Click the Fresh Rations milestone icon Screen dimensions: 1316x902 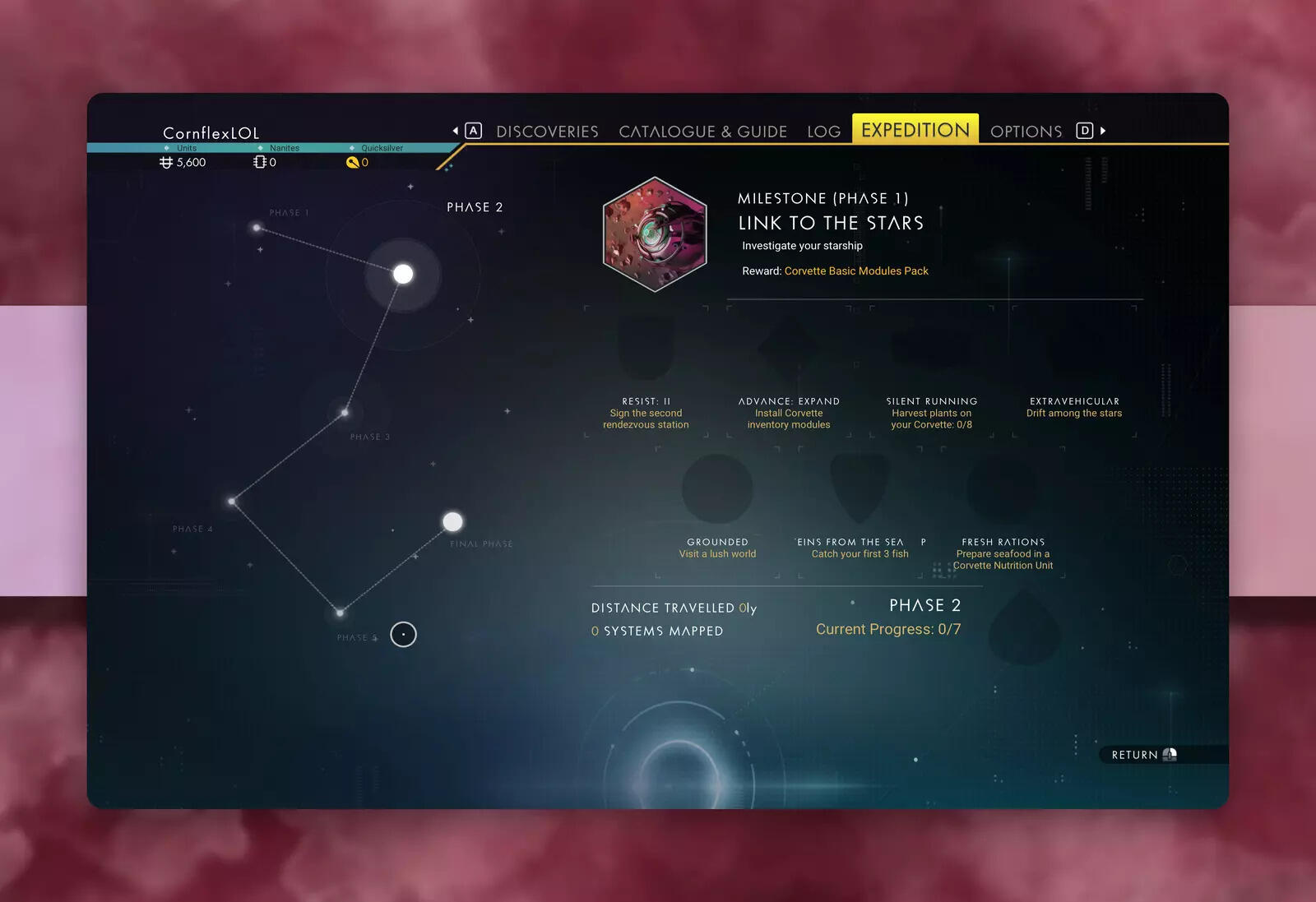(x=1003, y=489)
